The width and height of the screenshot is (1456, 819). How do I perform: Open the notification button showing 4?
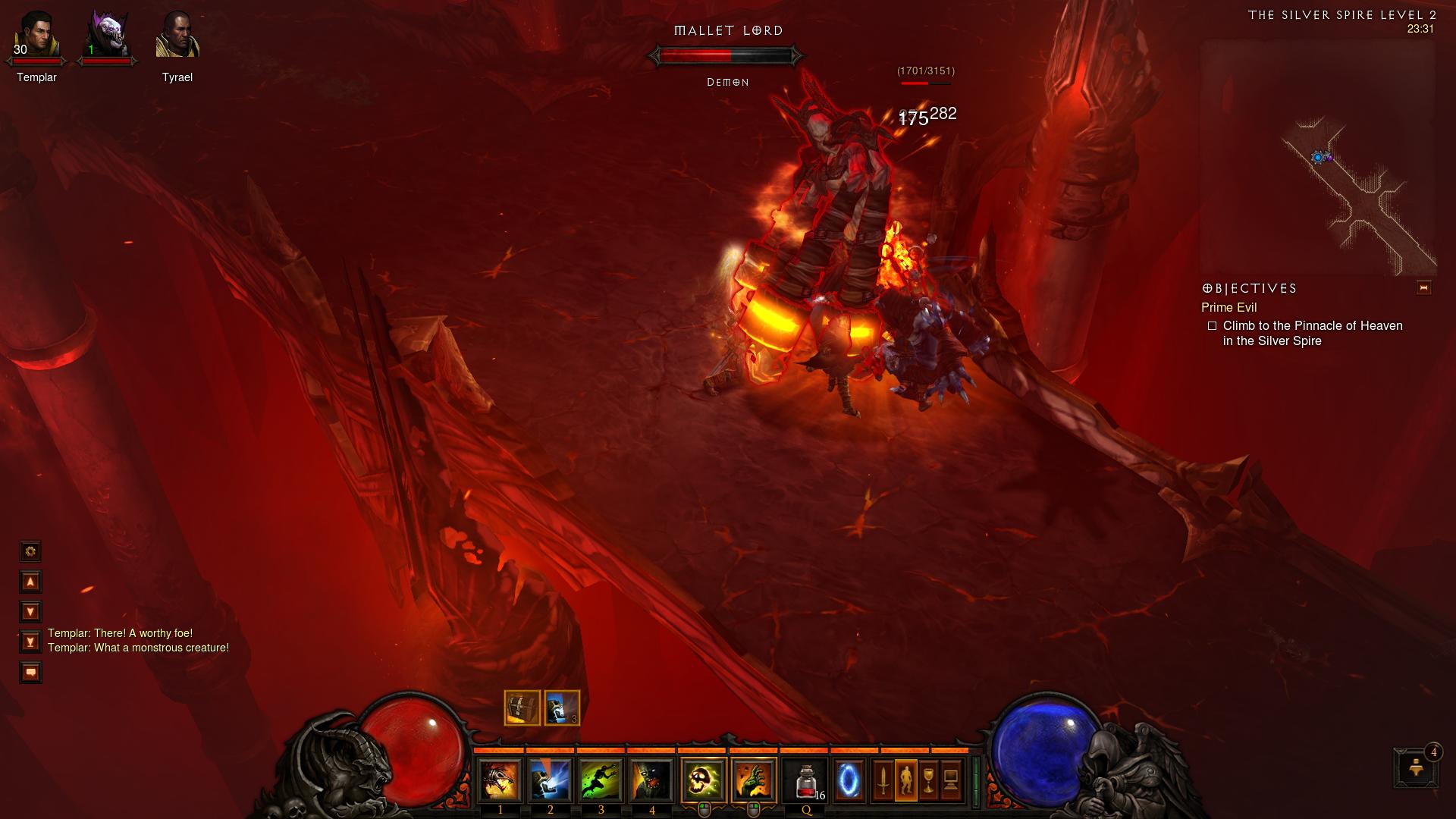pyautogui.click(x=1416, y=767)
